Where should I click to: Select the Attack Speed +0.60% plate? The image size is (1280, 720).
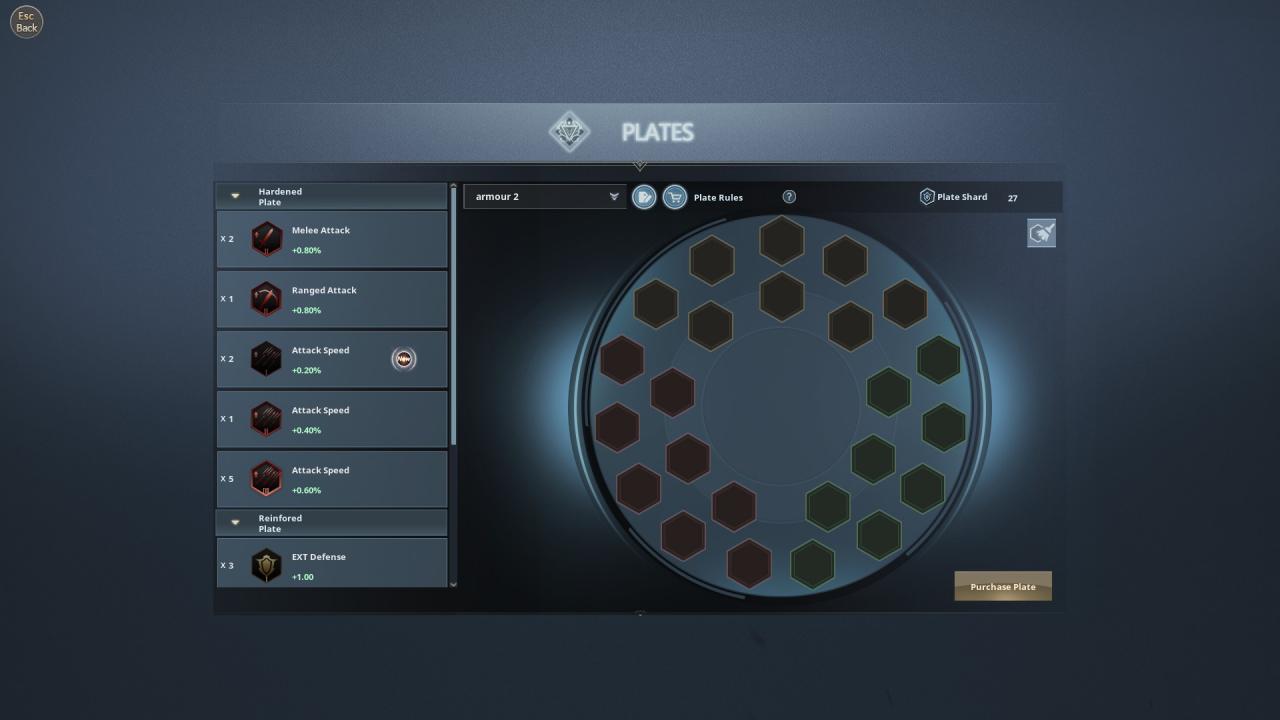(x=332, y=480)
